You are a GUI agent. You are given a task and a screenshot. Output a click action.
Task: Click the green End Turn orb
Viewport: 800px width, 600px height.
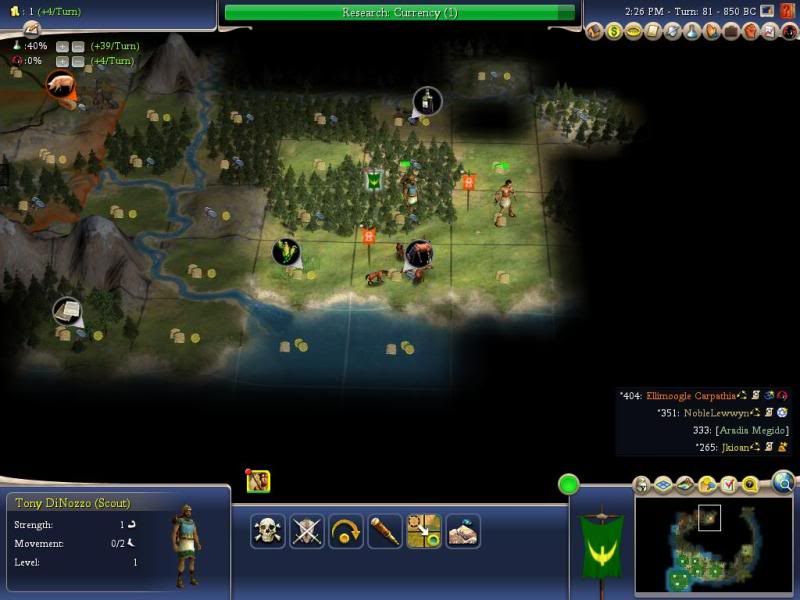click(569, 486)
